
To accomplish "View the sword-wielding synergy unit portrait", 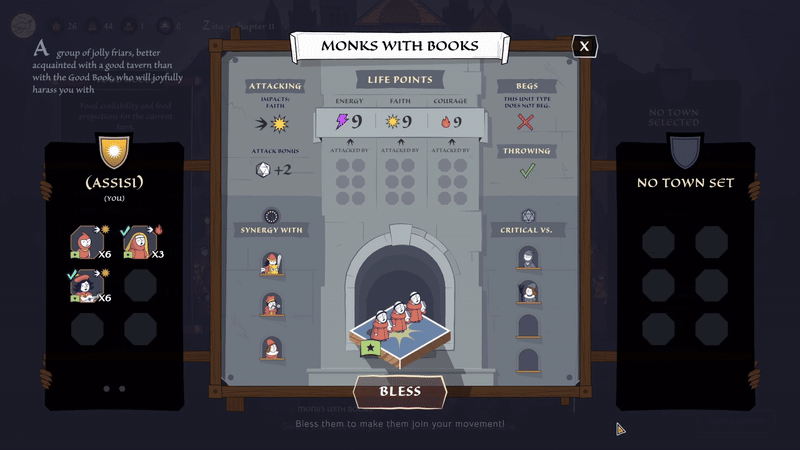I will [270, 263].
